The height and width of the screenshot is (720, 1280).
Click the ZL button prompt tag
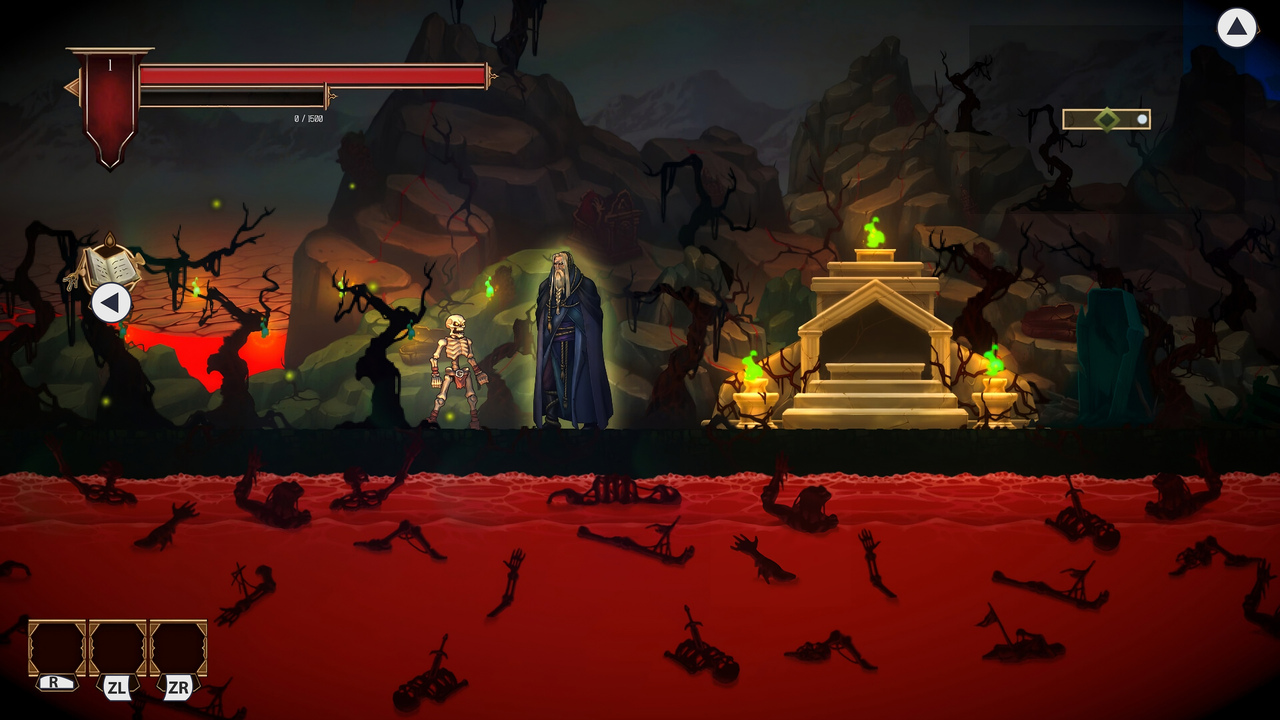(118, 687)
